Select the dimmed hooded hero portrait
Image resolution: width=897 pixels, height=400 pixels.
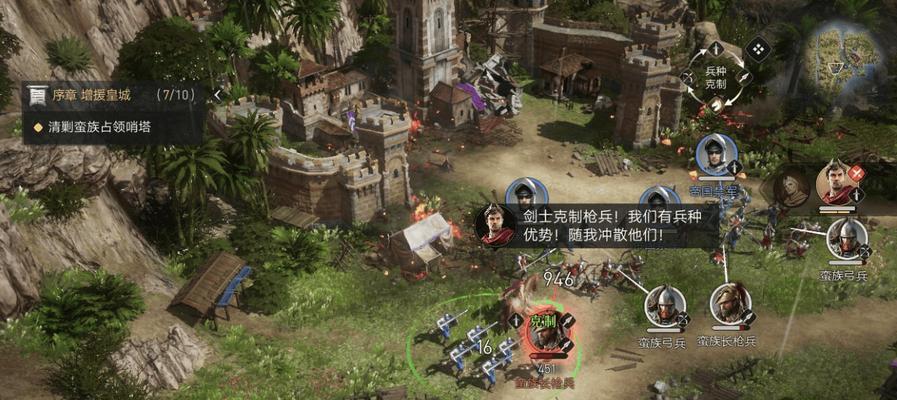pyautogui.click(x=789, y=187)
